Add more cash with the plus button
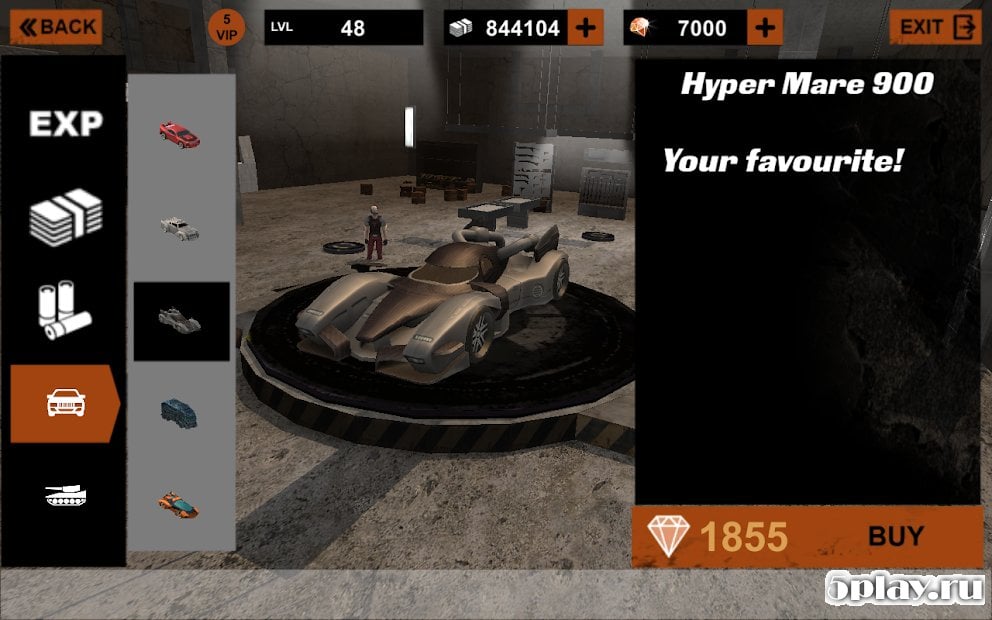 tap(585, 28)
